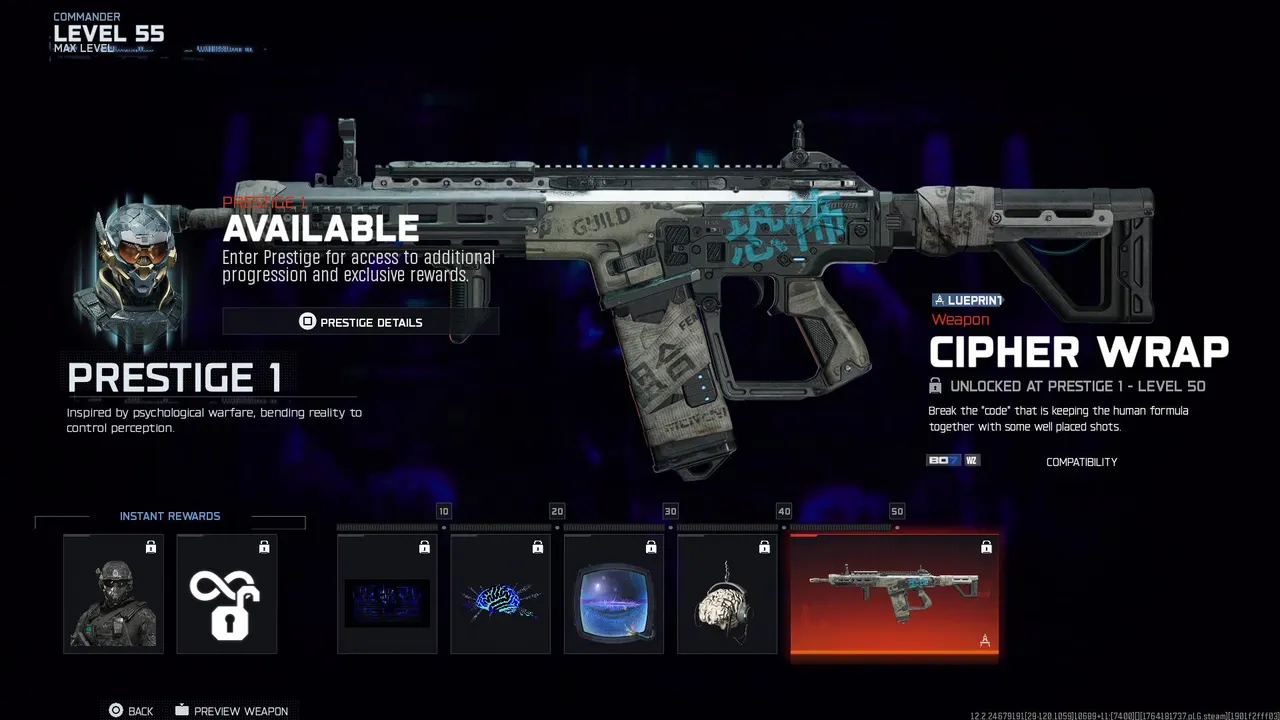The image size is (1280, 720).
Task: Open the Prestige Details panel
Action: (x=360, y=322)
